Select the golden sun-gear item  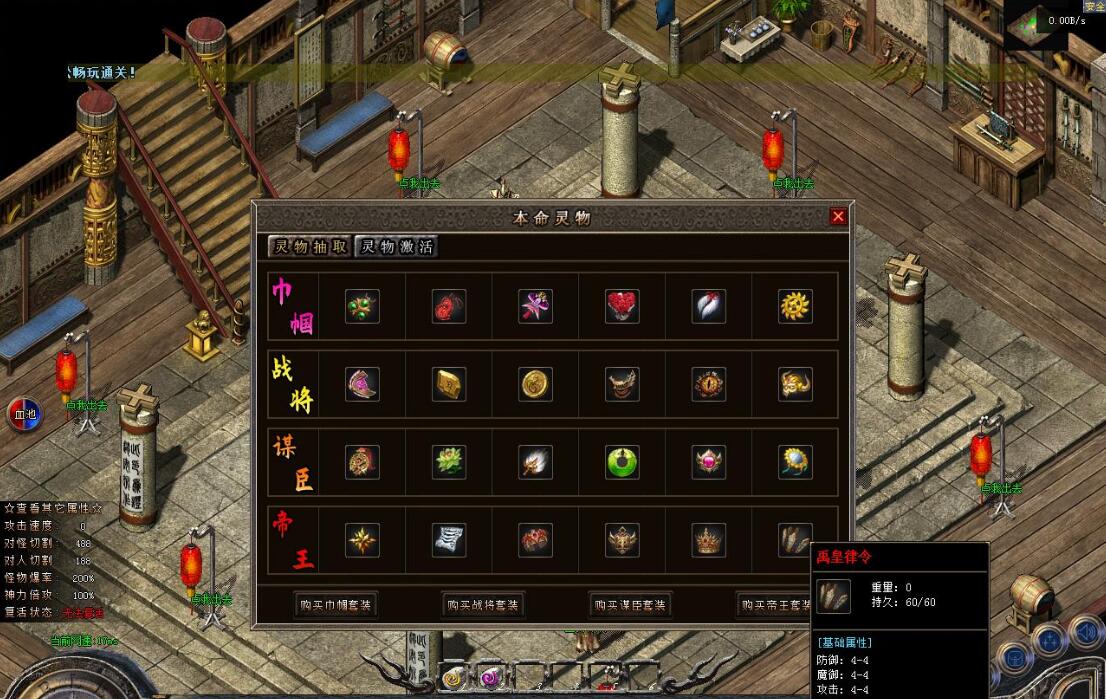click(x=796, y=307)
